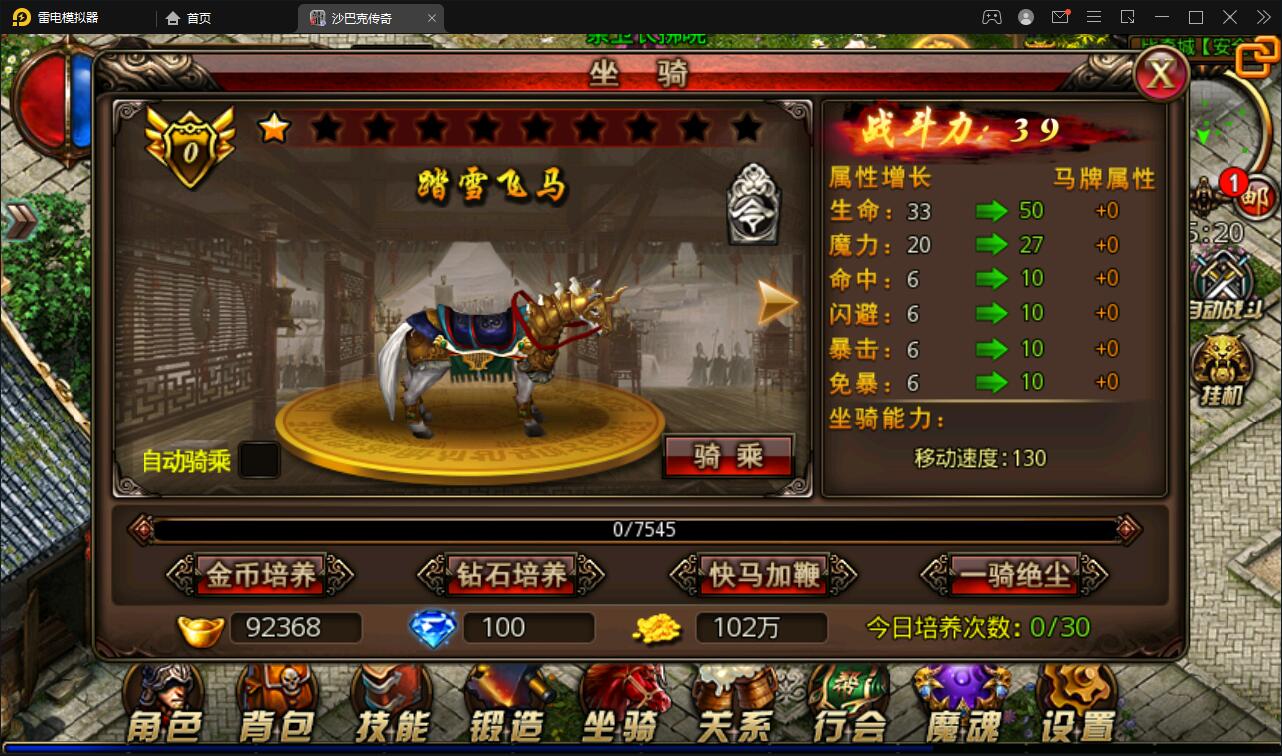1282x756 pixels.
Task: Click the right arrow to view next mount
Action: coord(775,300)
